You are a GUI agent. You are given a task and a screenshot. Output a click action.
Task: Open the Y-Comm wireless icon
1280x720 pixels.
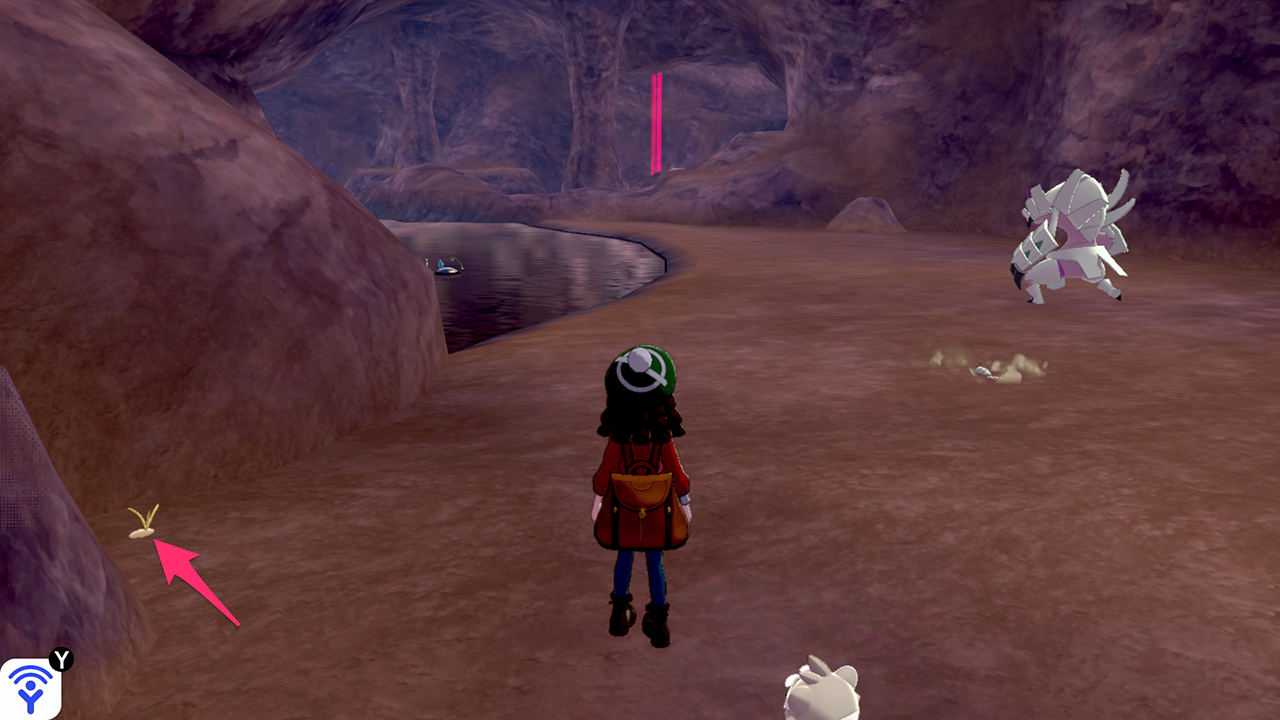pyautogui.click(x=30, y=689)
